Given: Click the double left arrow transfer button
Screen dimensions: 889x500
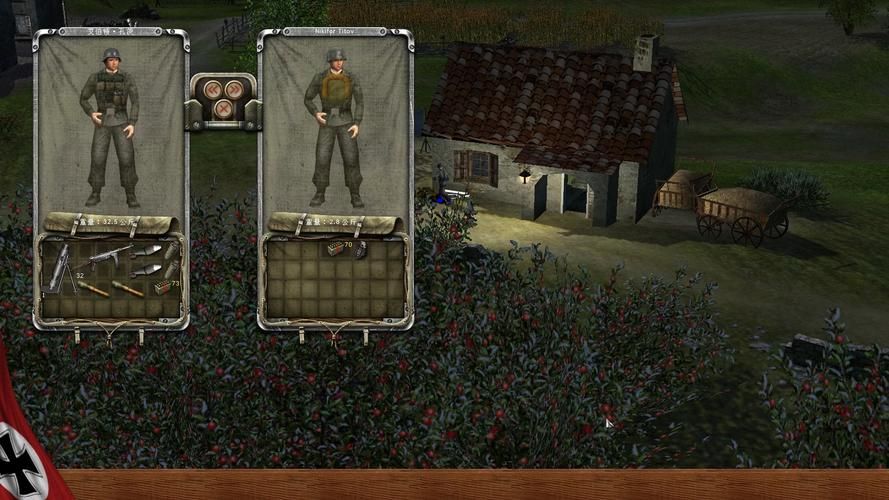Looking at the screenshot, I should click(x=211, y=89).
